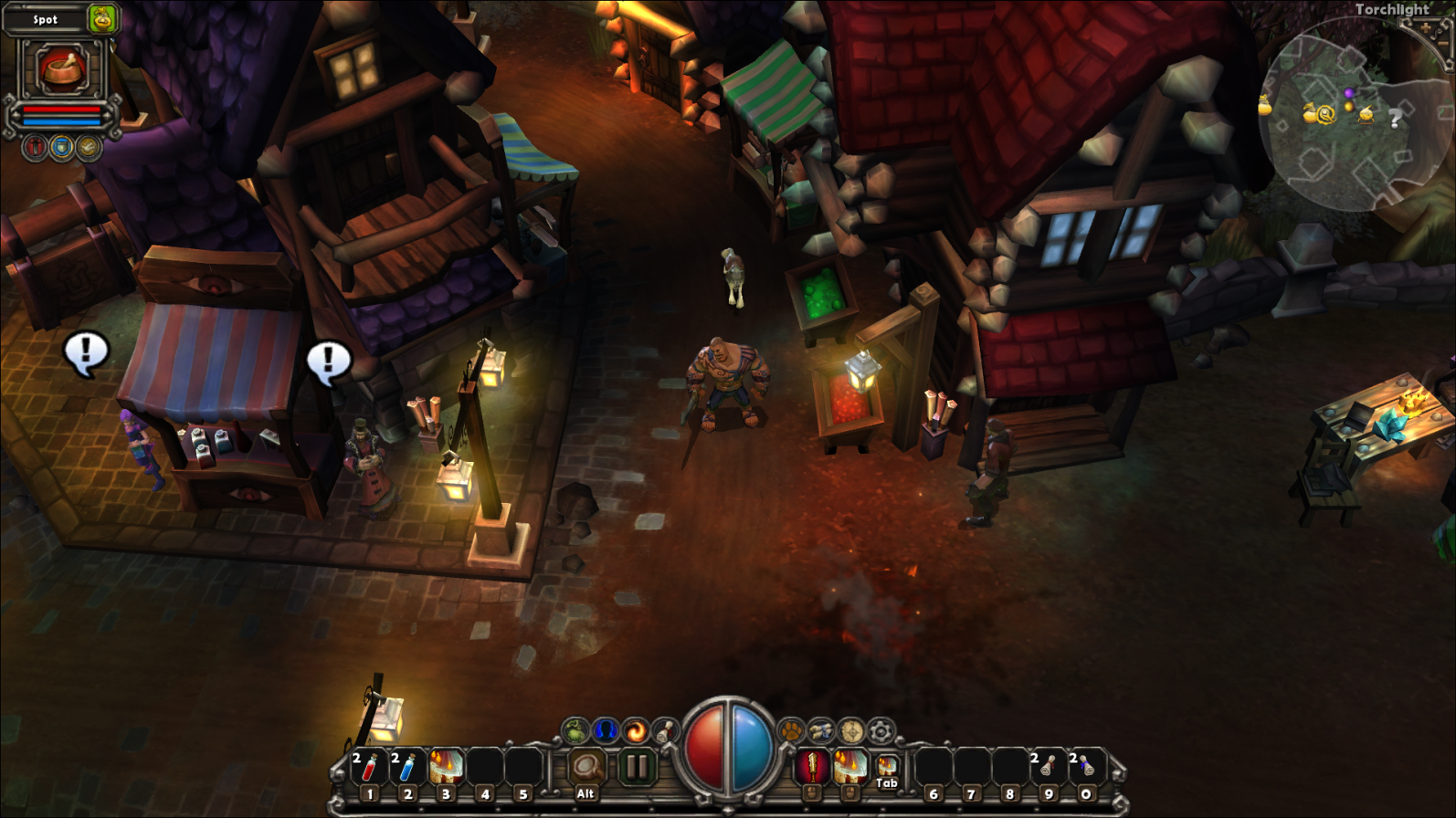The image size is (1456, 818).
Task: Click the orange paw print icon
Action: pos(791,730)
